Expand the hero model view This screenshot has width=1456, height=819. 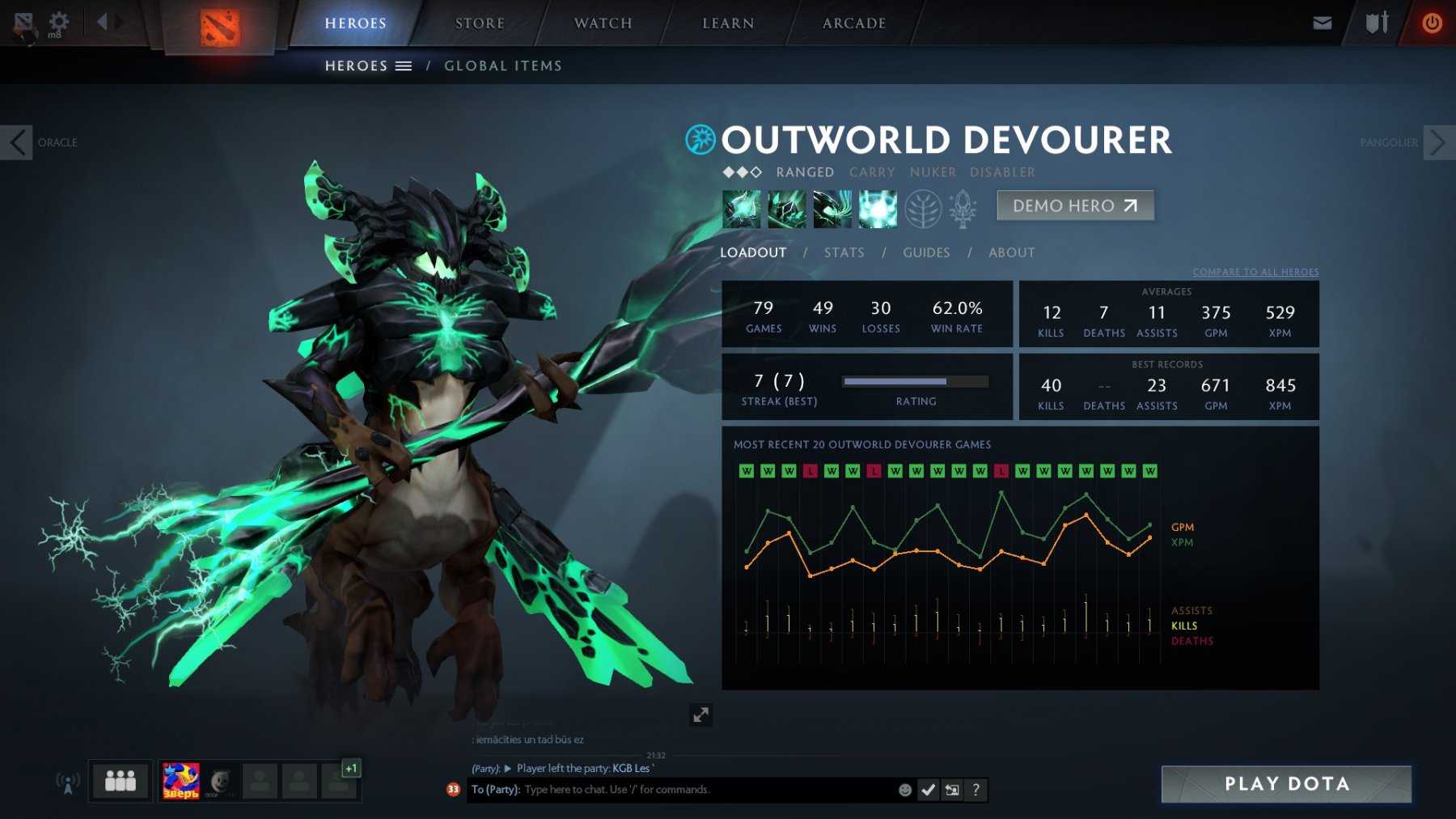tap(700, 715)
